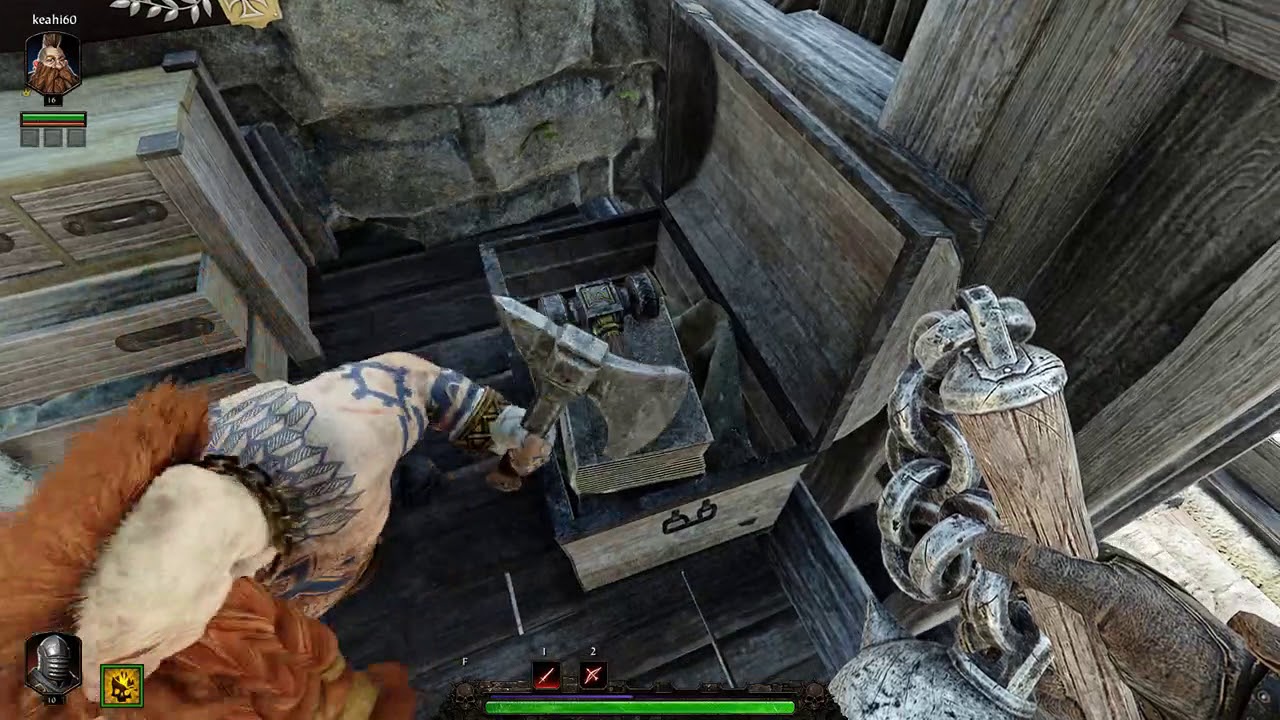
Task: Click the level 16 badge under the portrait
Action: tap(55, 100)
